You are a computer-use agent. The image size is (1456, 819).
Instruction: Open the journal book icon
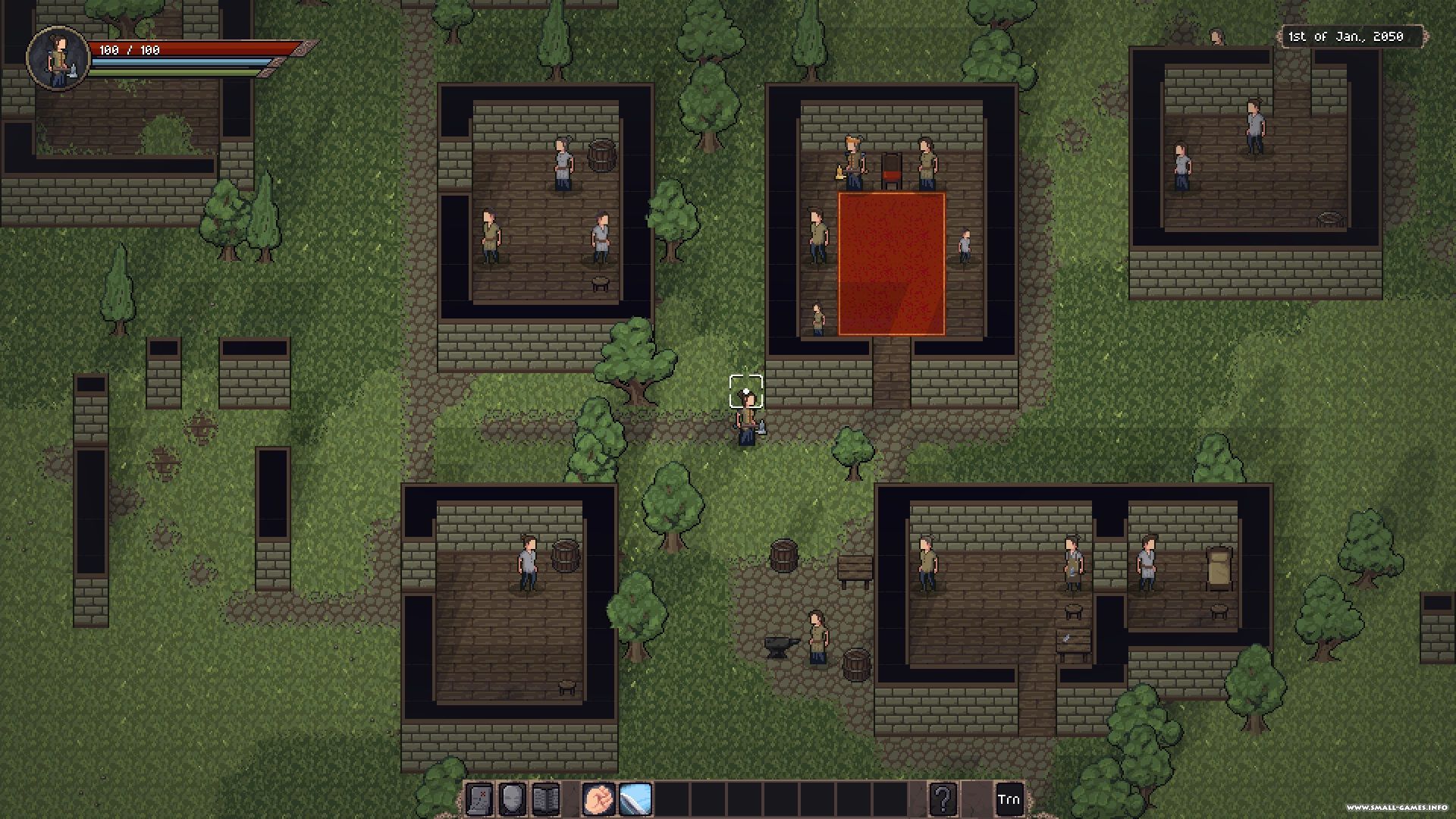tap(545, 799)
